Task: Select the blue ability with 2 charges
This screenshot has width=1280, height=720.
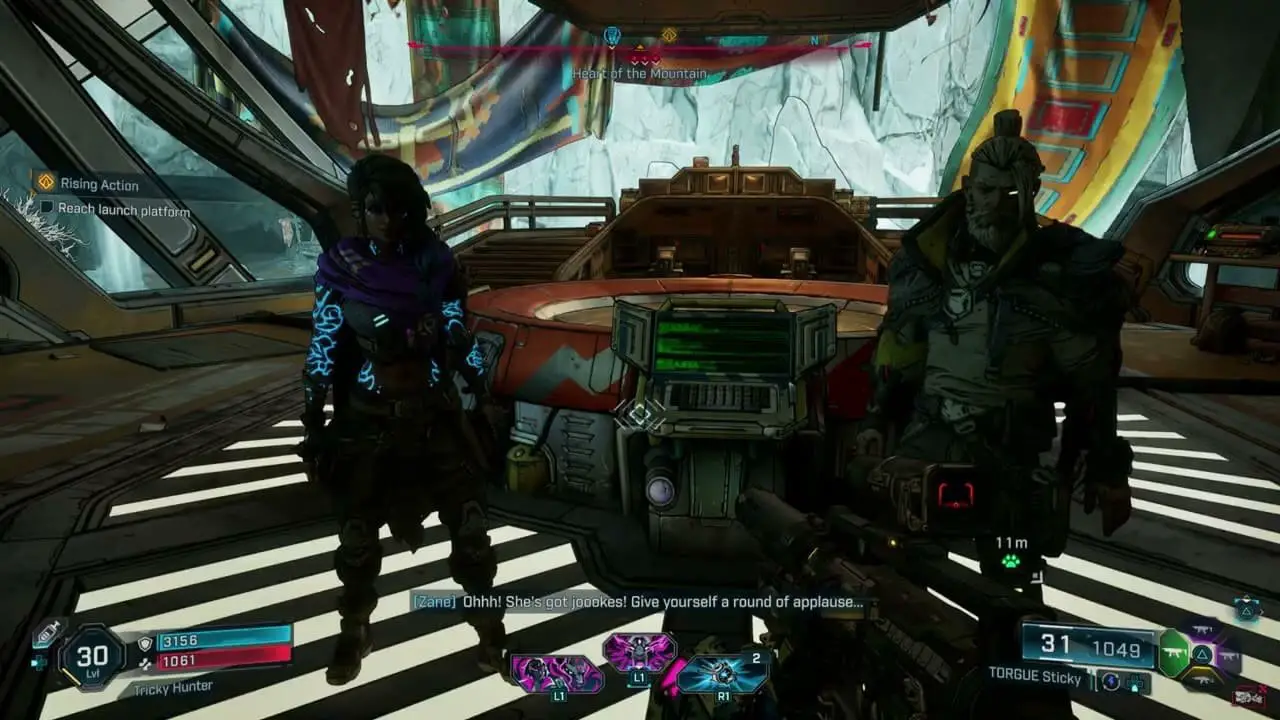Action: pos(722,673)
